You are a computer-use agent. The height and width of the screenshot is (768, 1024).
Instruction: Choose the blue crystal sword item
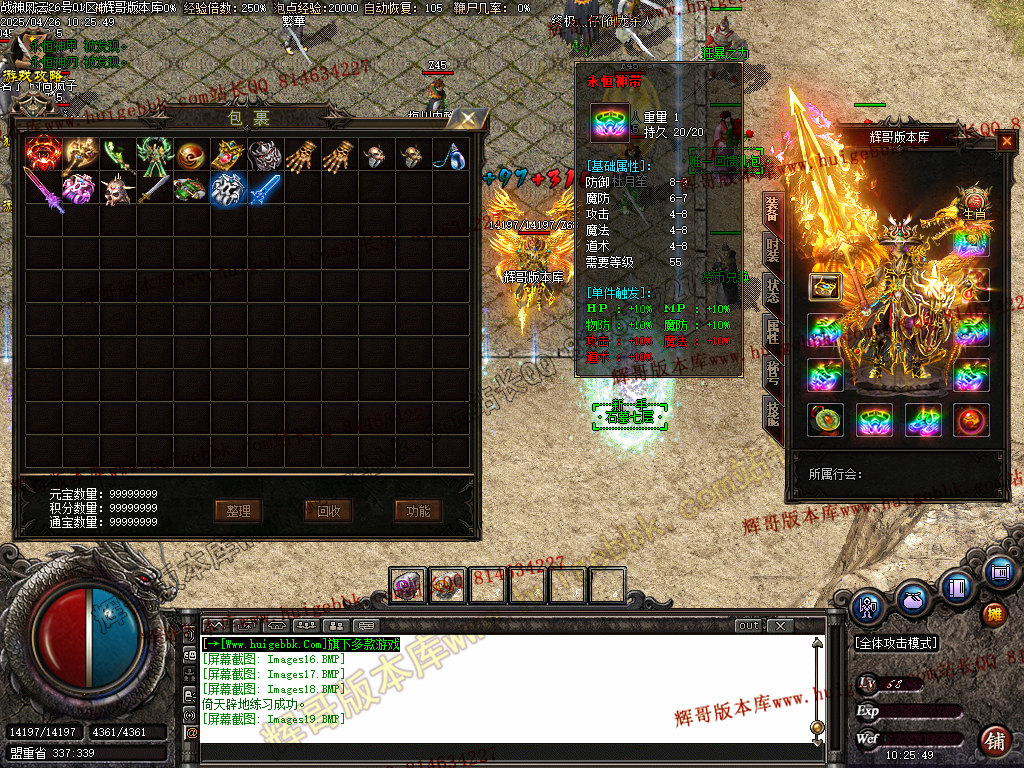[x=265, y=189]
